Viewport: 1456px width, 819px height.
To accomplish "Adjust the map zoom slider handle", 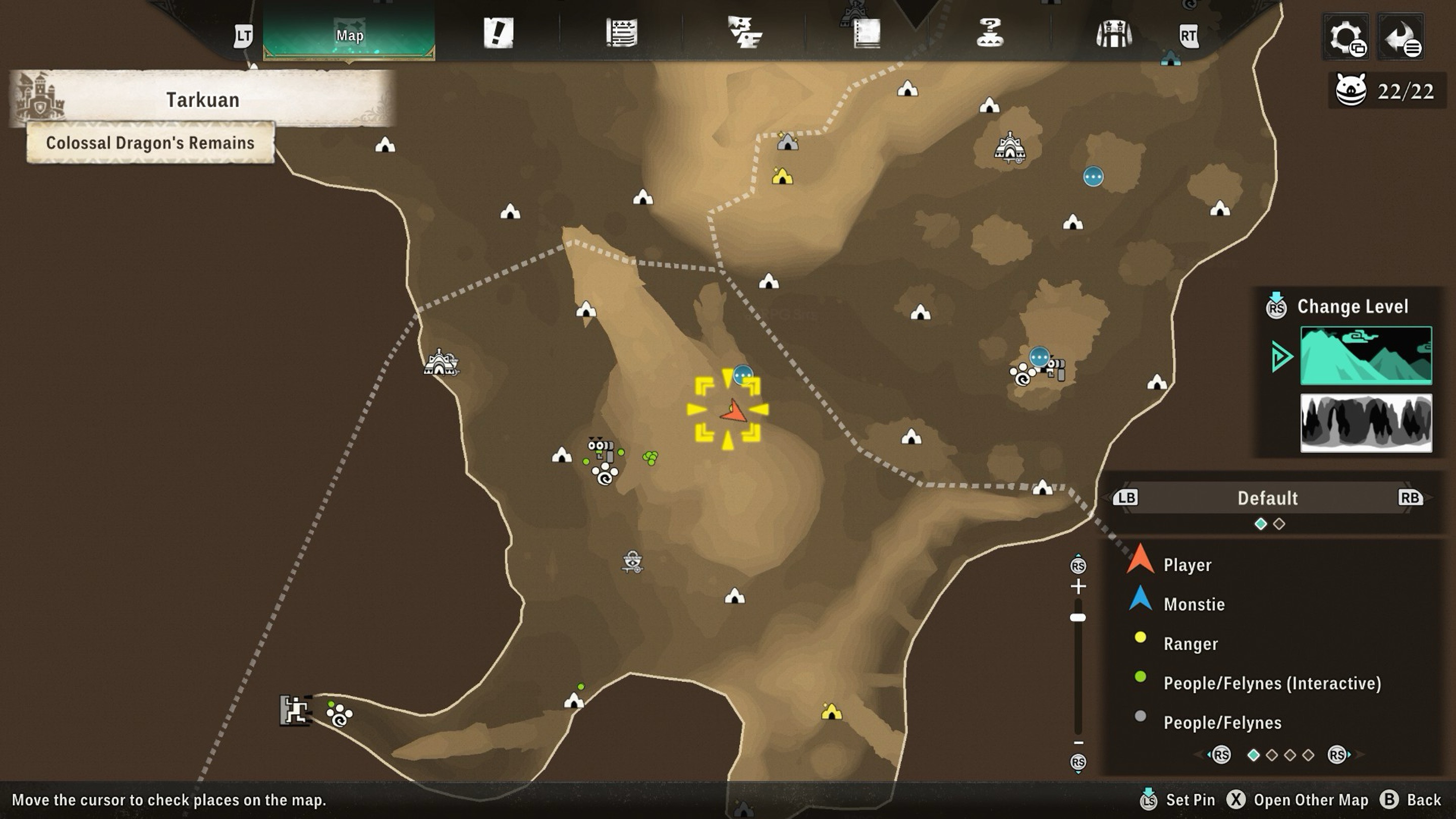I will tap(1078, 618).
